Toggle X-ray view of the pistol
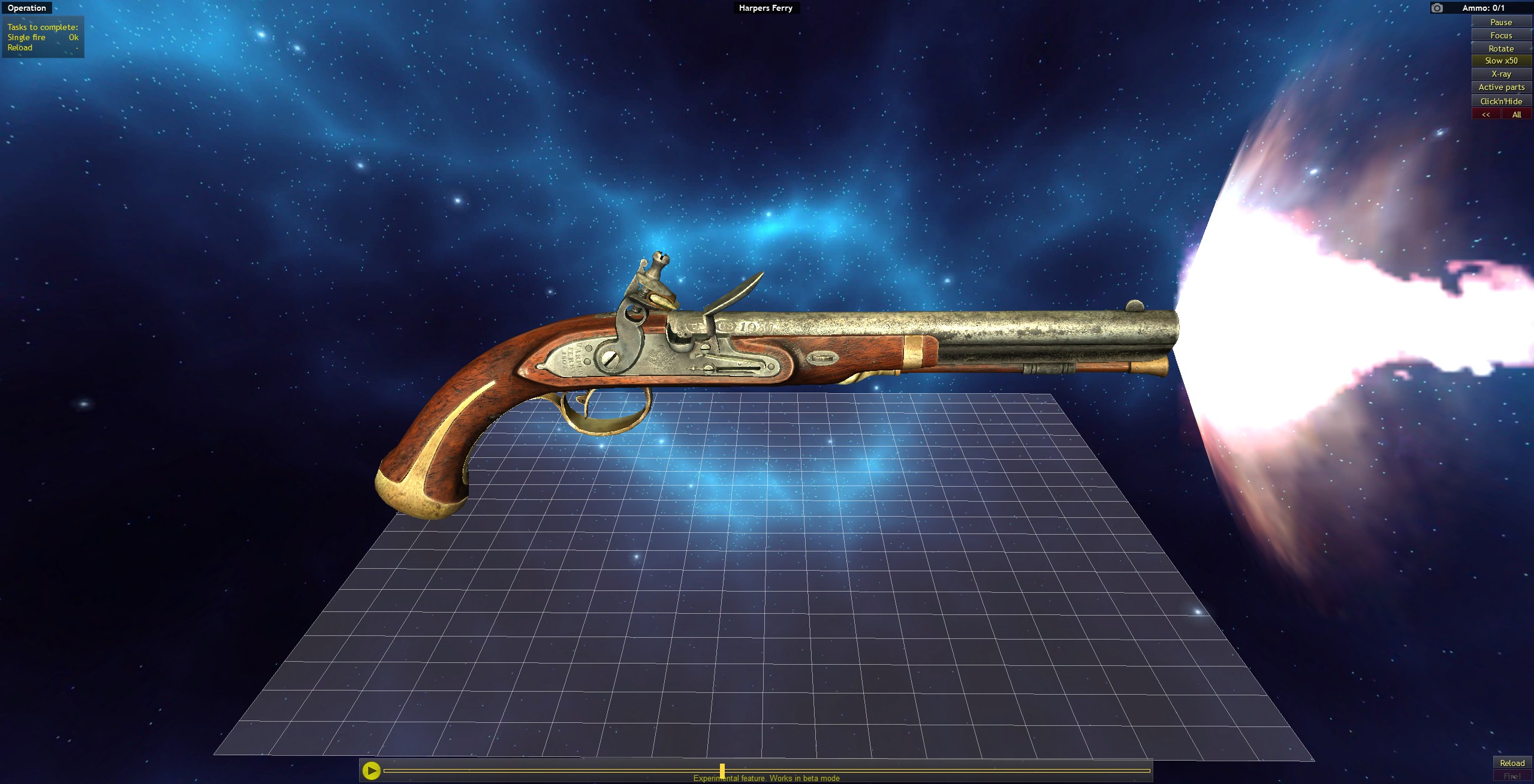The width and height of the screenshot is (1534, 784). click(1502, 74)
